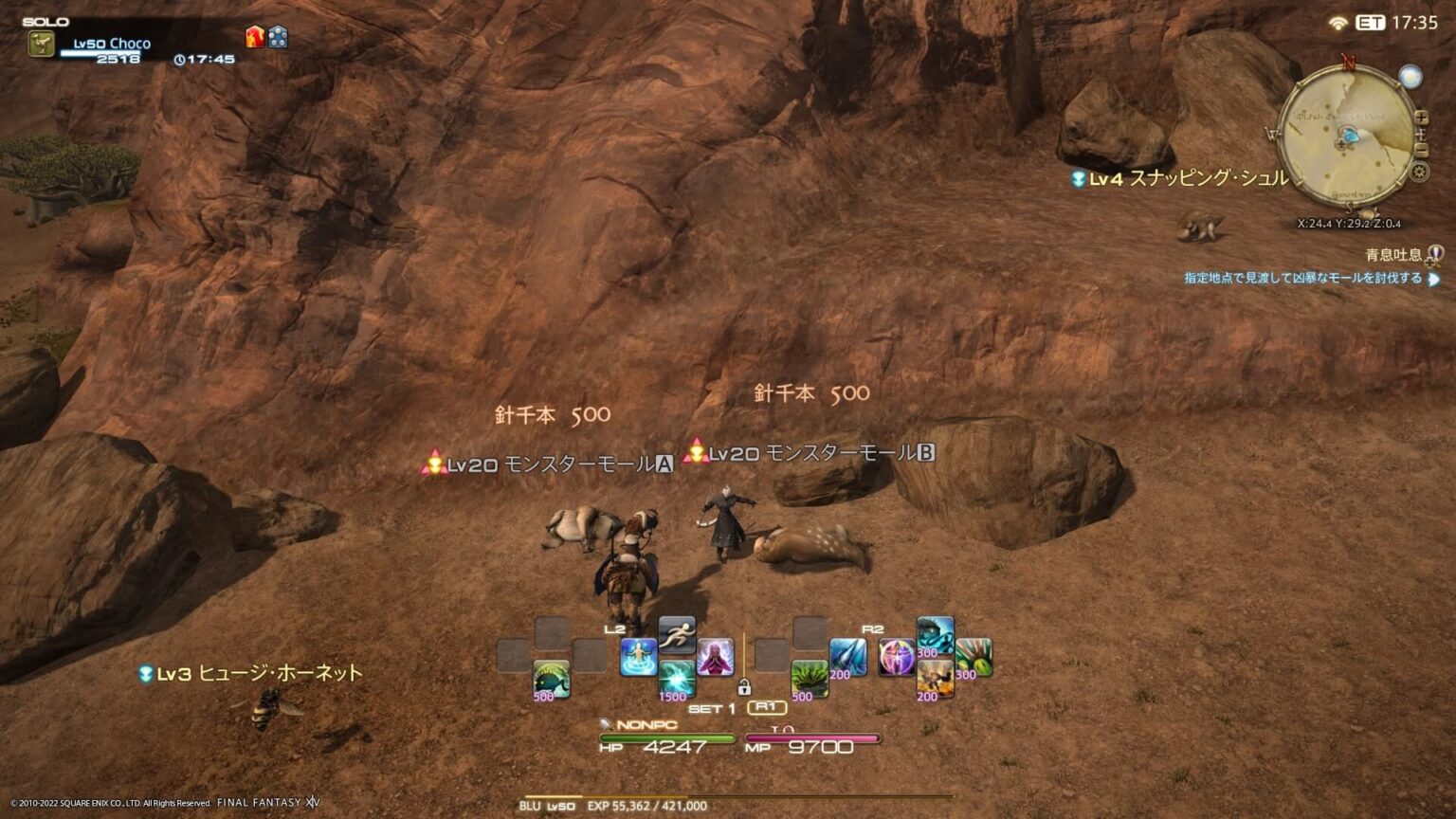The width and height of the screenshot is (1456, 819).
Task: Click the green plant spell costing 500 MP
Action: 809,682
